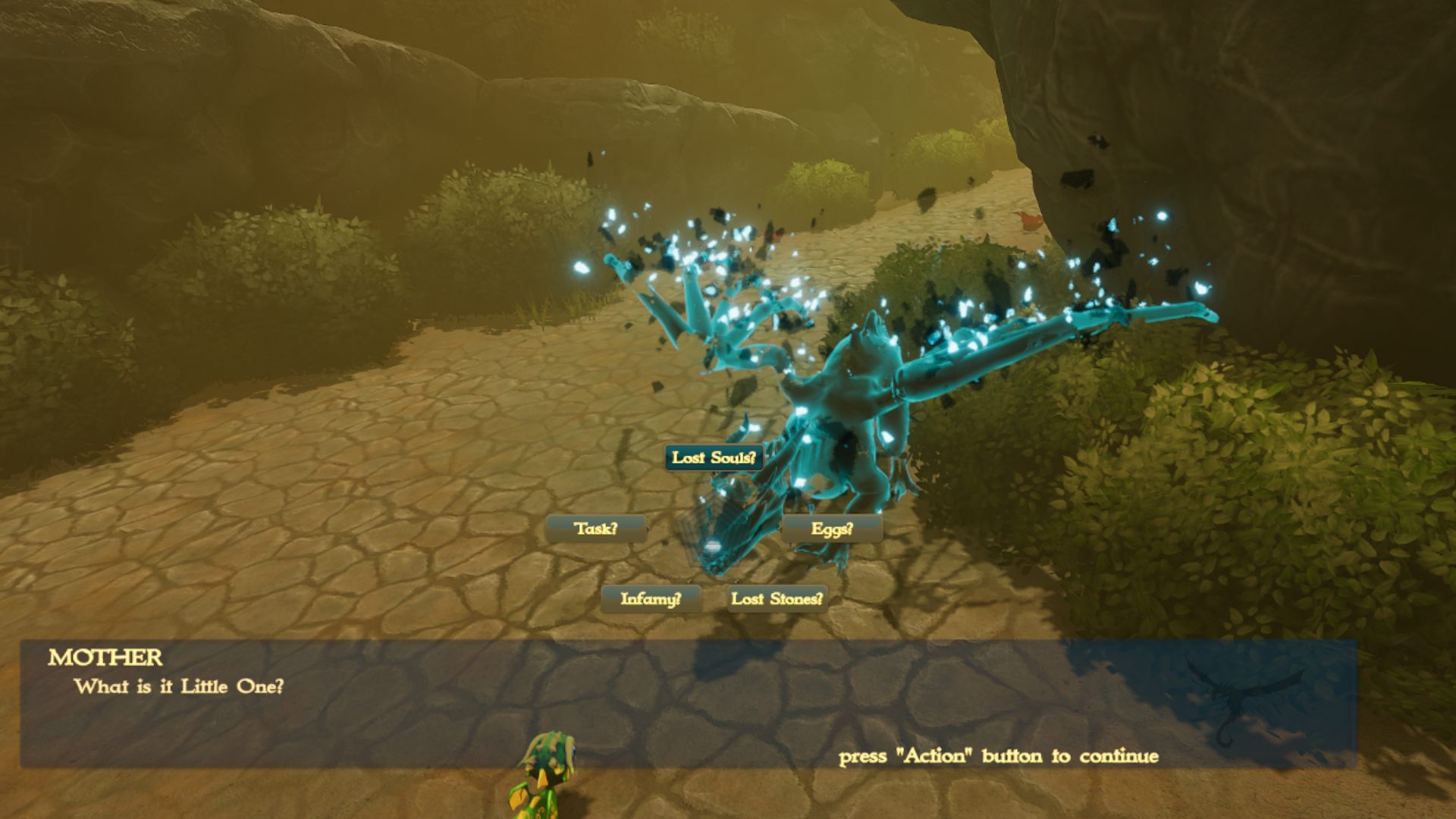Image resolution: width=1456 pixels, height=819 pixels.
Task: Click the dialogue line "What is it Little One?"
Action: pos(180,686)
